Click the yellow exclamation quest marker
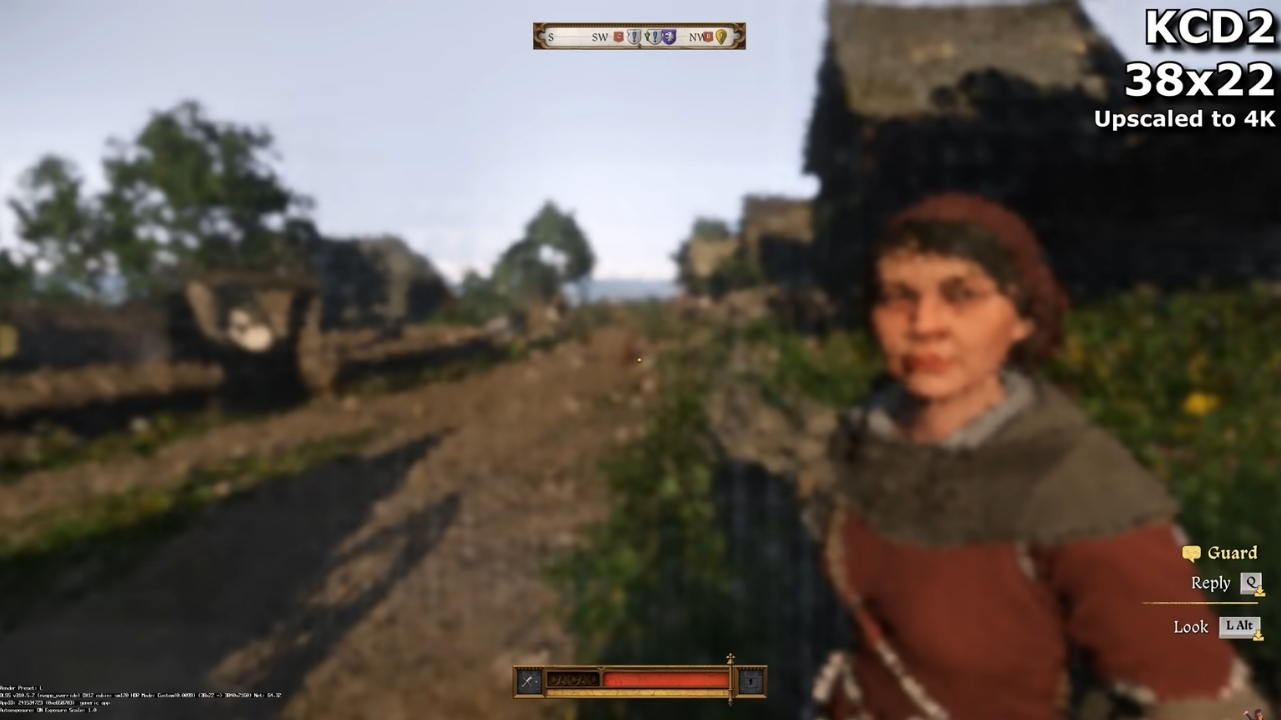The width and height of the screenshot is (1281, 720). click(x=721, y=37)
